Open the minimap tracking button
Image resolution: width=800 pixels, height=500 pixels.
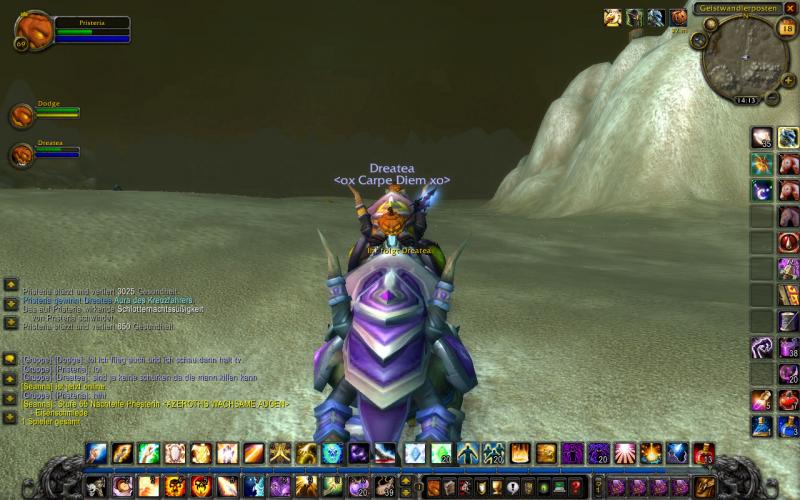tap(699, 40)
